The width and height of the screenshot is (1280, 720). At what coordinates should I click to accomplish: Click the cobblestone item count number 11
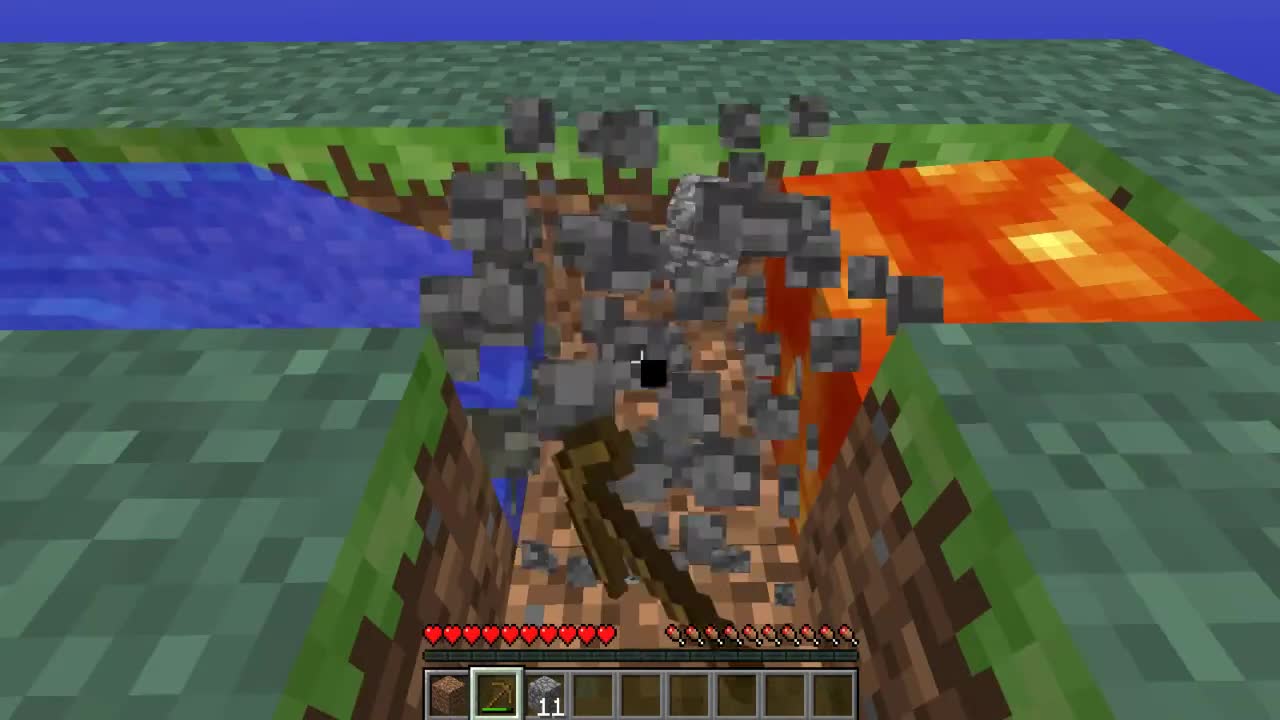pyautogui.click(x=551, y=705)
